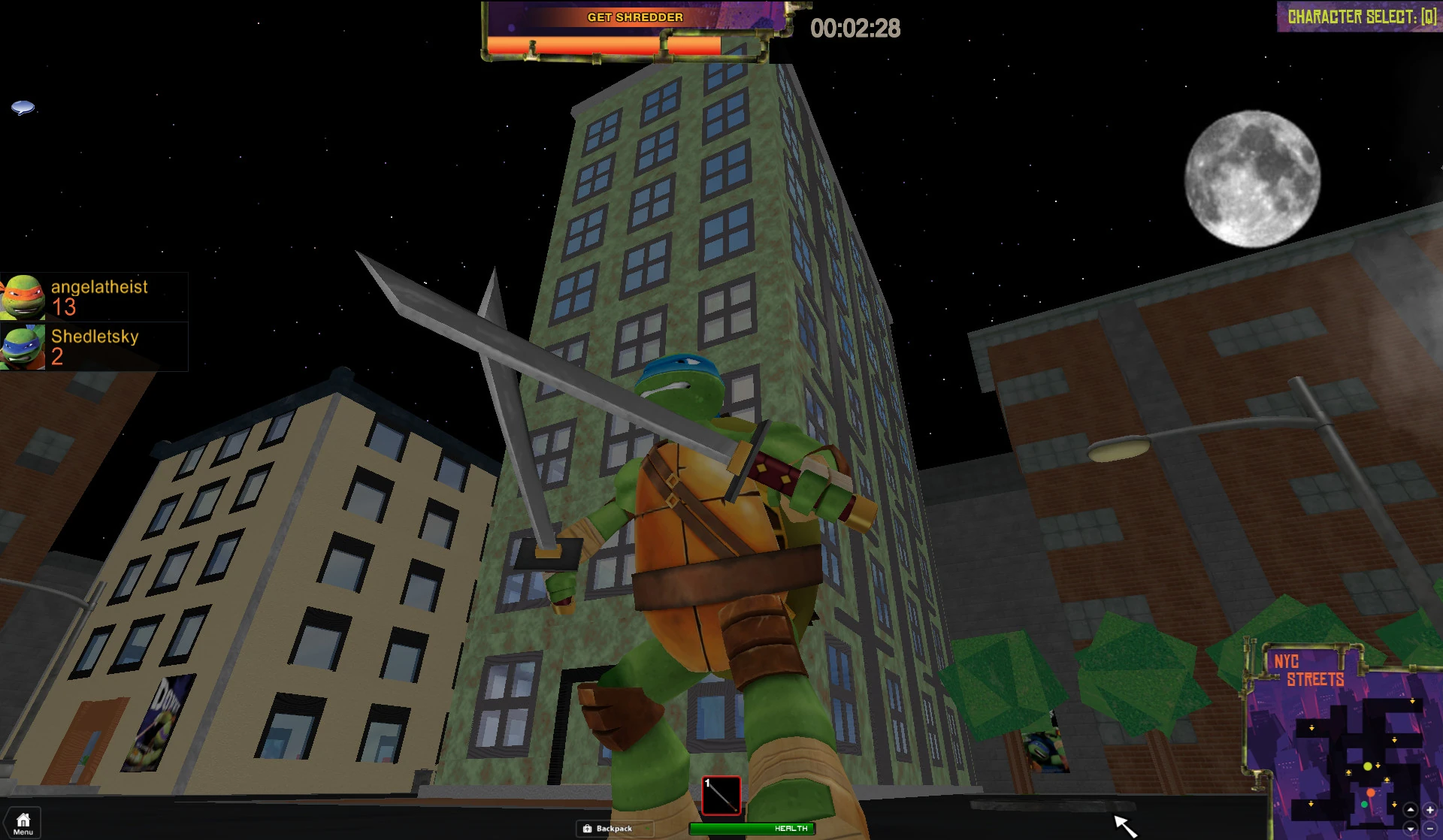Image resolution: width=1443 pixels, height=840 pixels.
Task: Click the green player dot on the minimap
Action: (x=1364, y=804)
